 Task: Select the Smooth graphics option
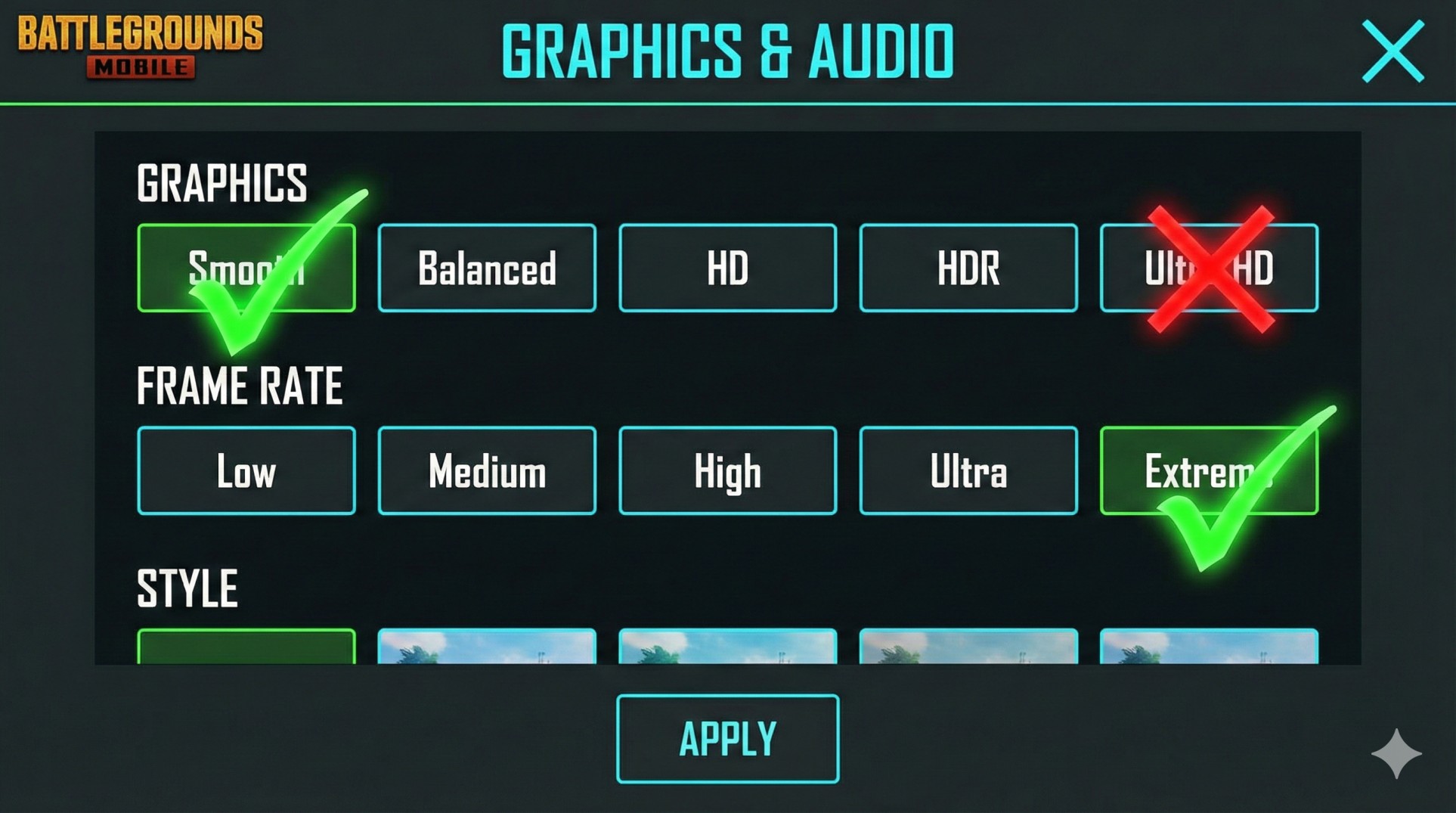click(246, 268)
